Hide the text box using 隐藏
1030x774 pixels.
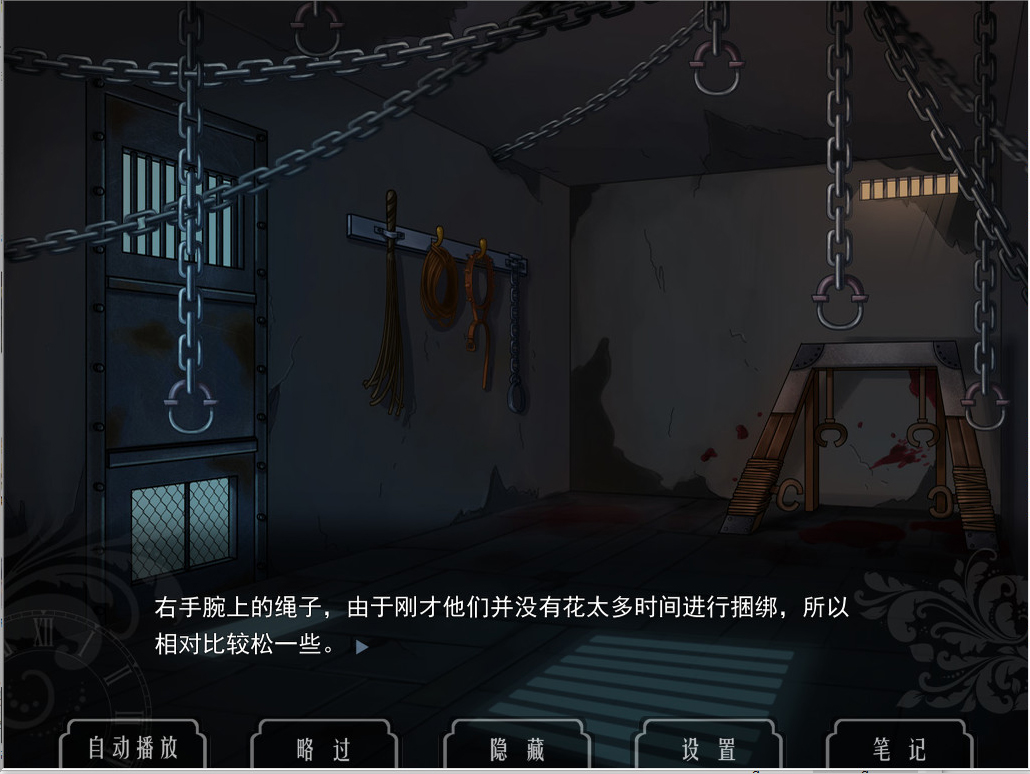click(517, 748)
